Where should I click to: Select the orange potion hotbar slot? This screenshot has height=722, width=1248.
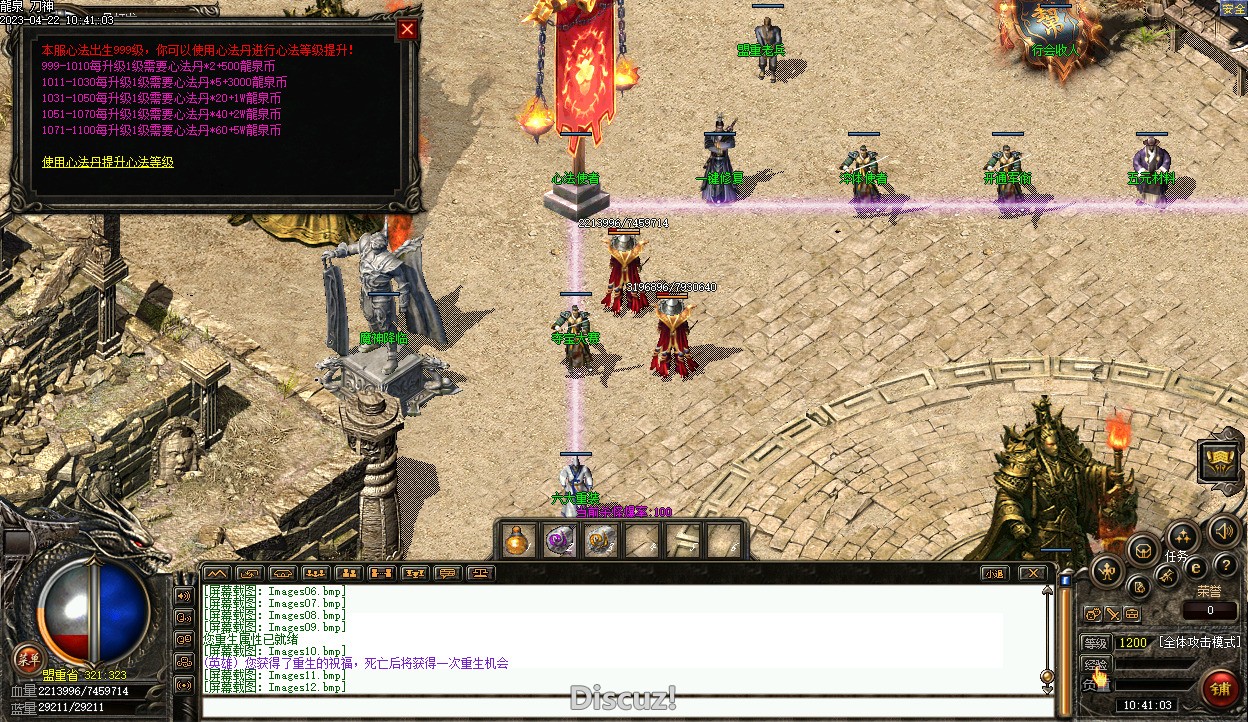pyautogui.click(x=516, y=541)
